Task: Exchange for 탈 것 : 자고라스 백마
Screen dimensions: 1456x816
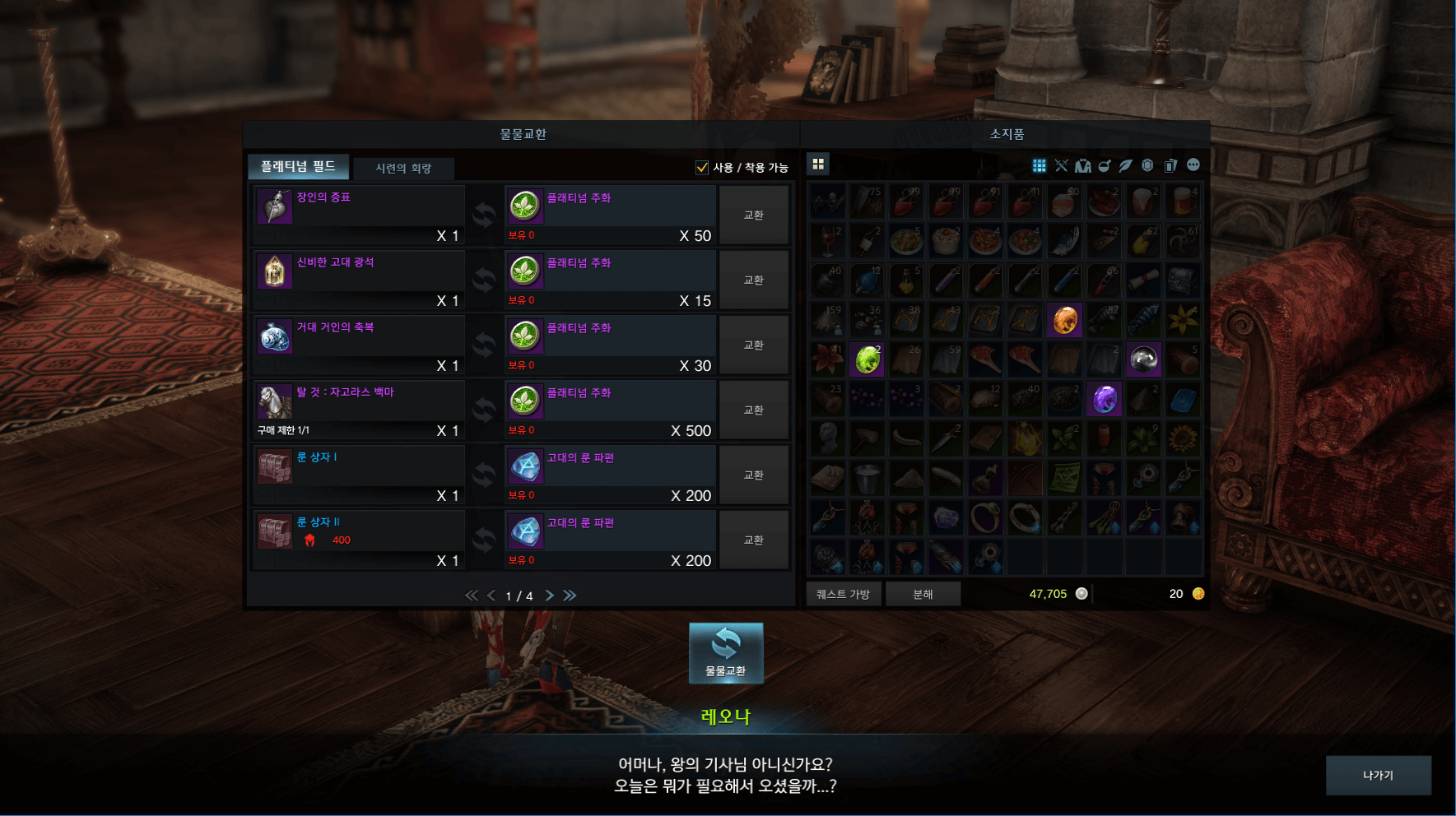Action: 753,410
